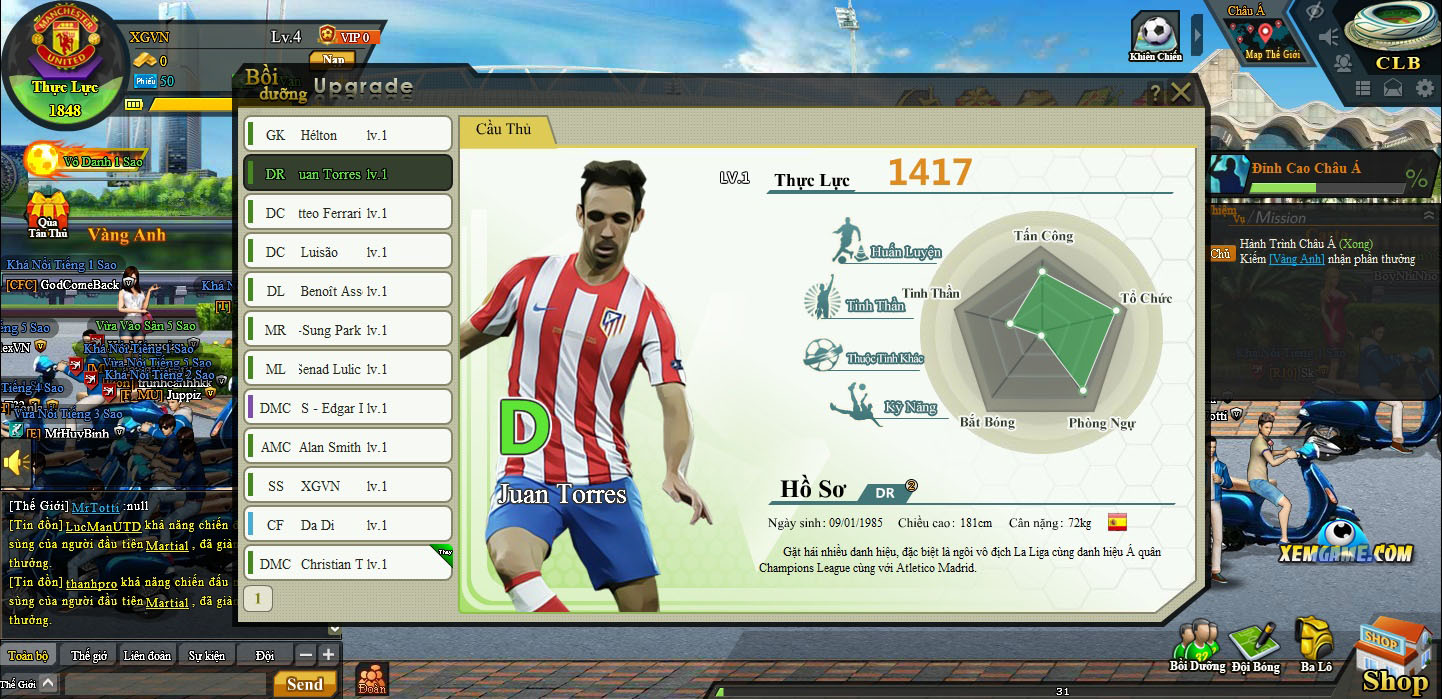Open the Khiêu Chiến challenge icon

pyautogui.click(x=1155, y=36)
